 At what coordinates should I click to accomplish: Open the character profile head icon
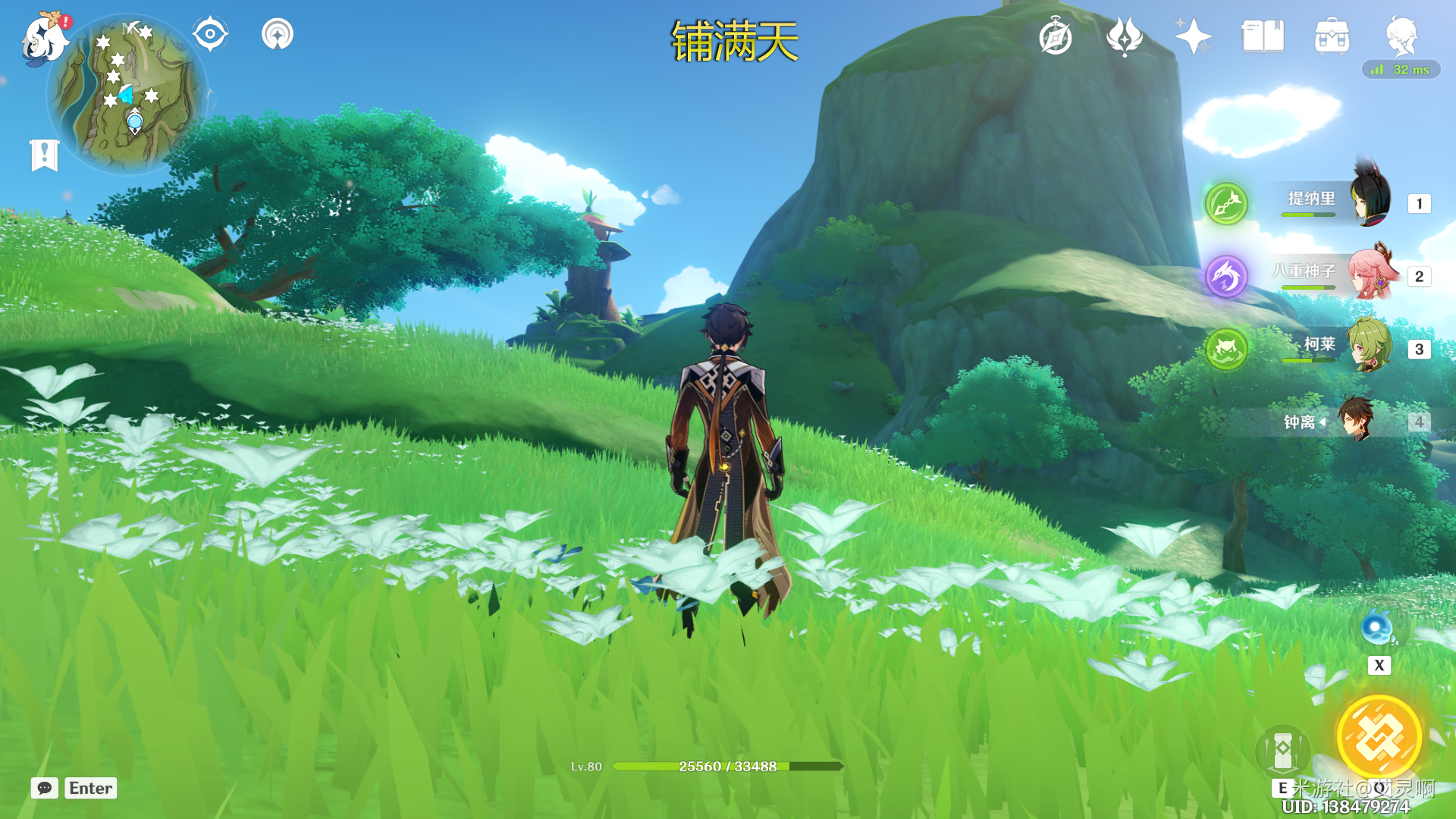point(1401,36)
